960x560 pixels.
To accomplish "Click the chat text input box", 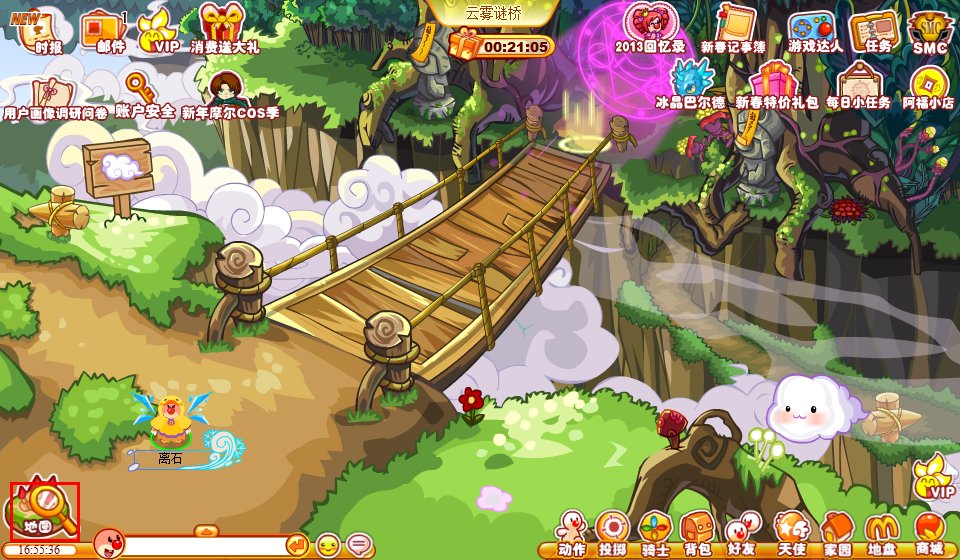I will [x=205, y=545].
